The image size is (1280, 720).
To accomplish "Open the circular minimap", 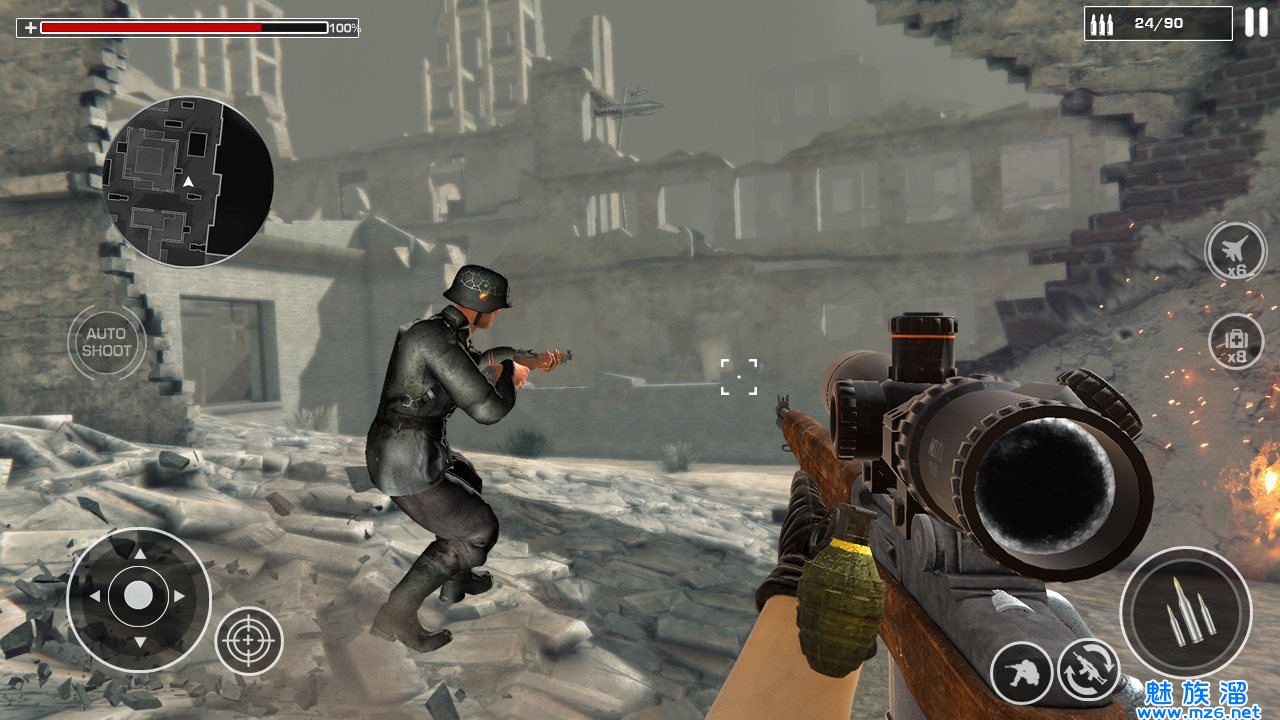I will (x=188, y=182).
